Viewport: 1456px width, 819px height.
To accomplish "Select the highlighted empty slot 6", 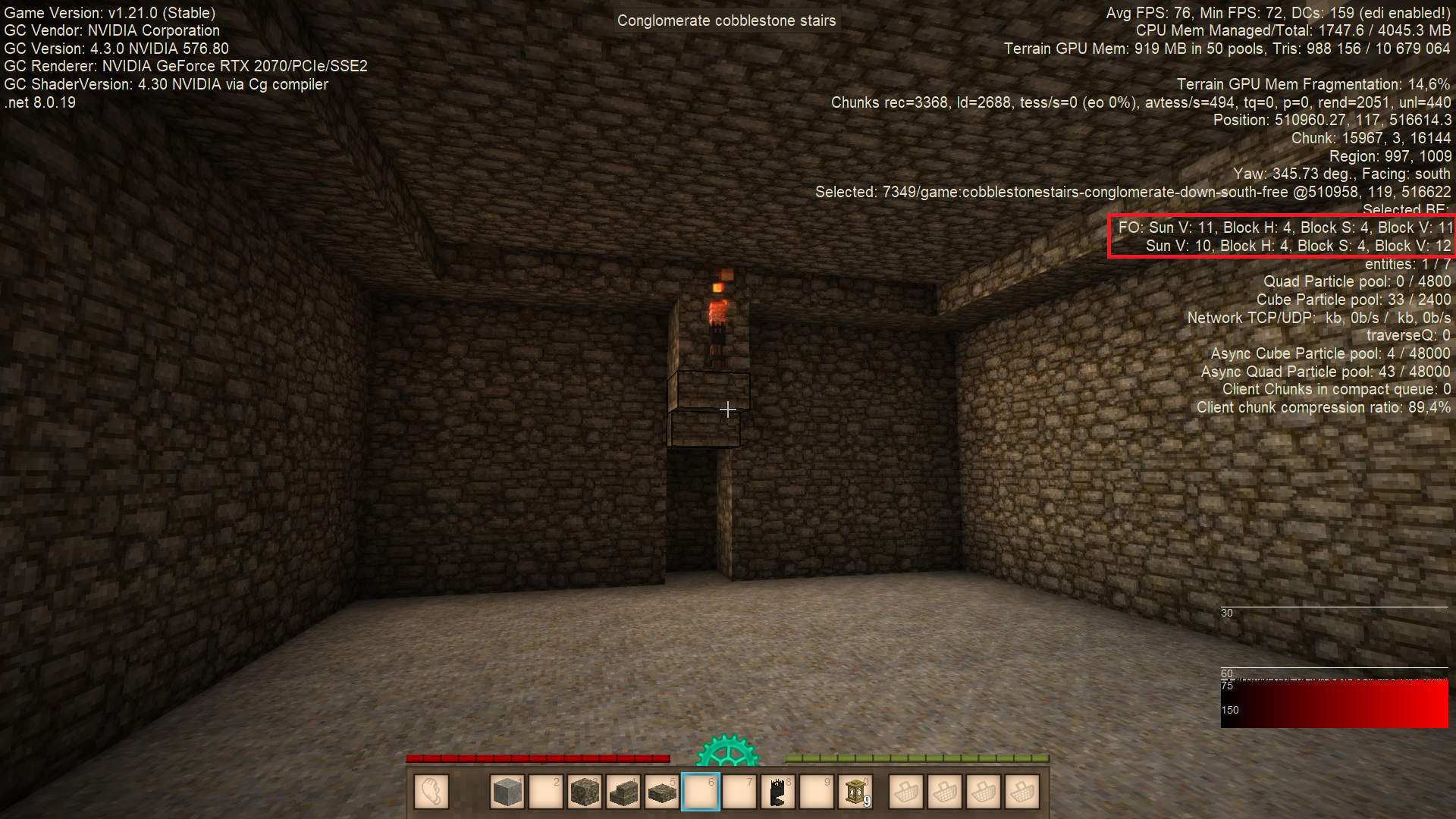I will tap(701, 792).
